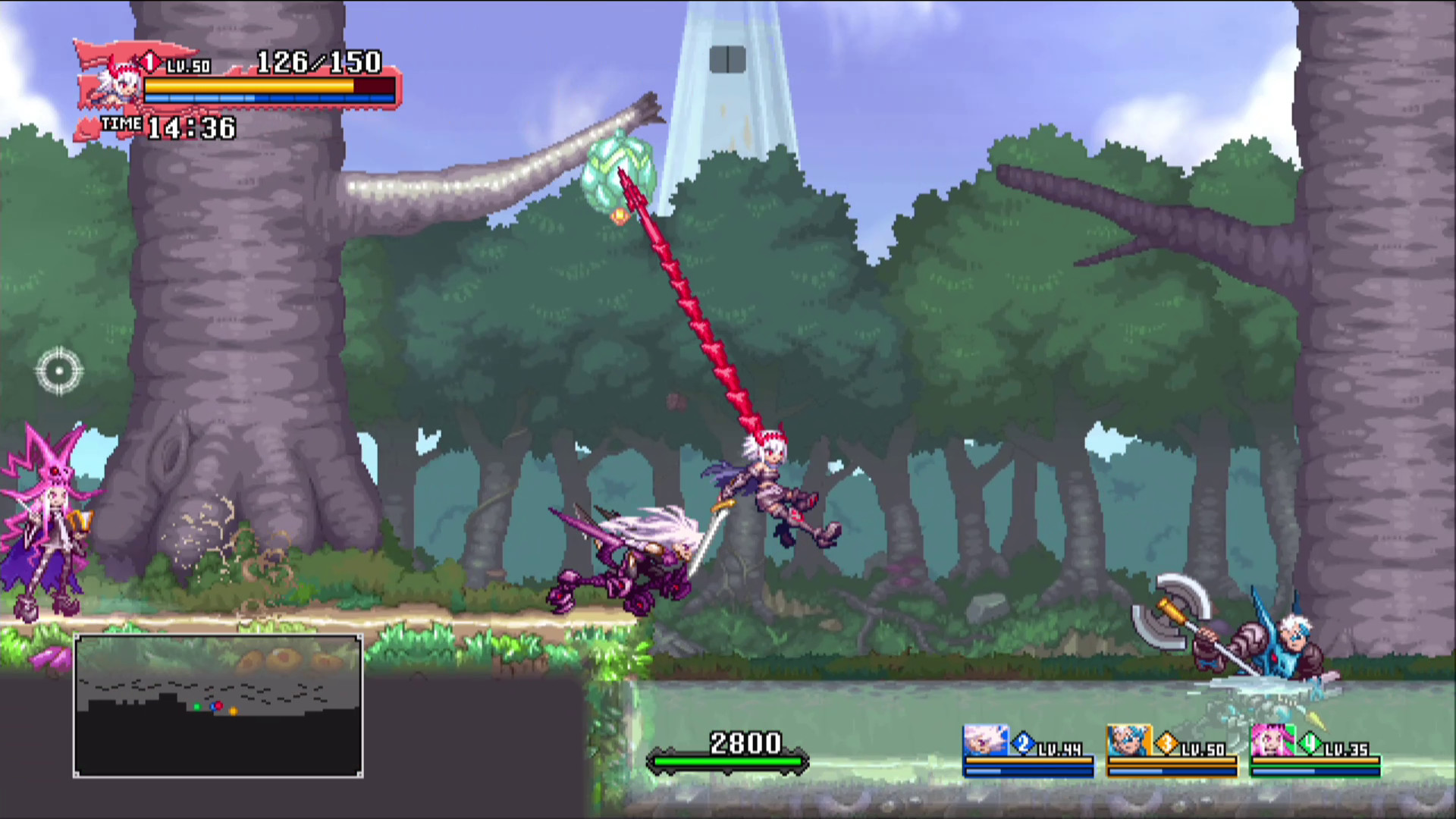Expand the minimap in the bottom-left corner
Image resolution: width=1456 pixels, height=819 pixels.
click(218, 705)
